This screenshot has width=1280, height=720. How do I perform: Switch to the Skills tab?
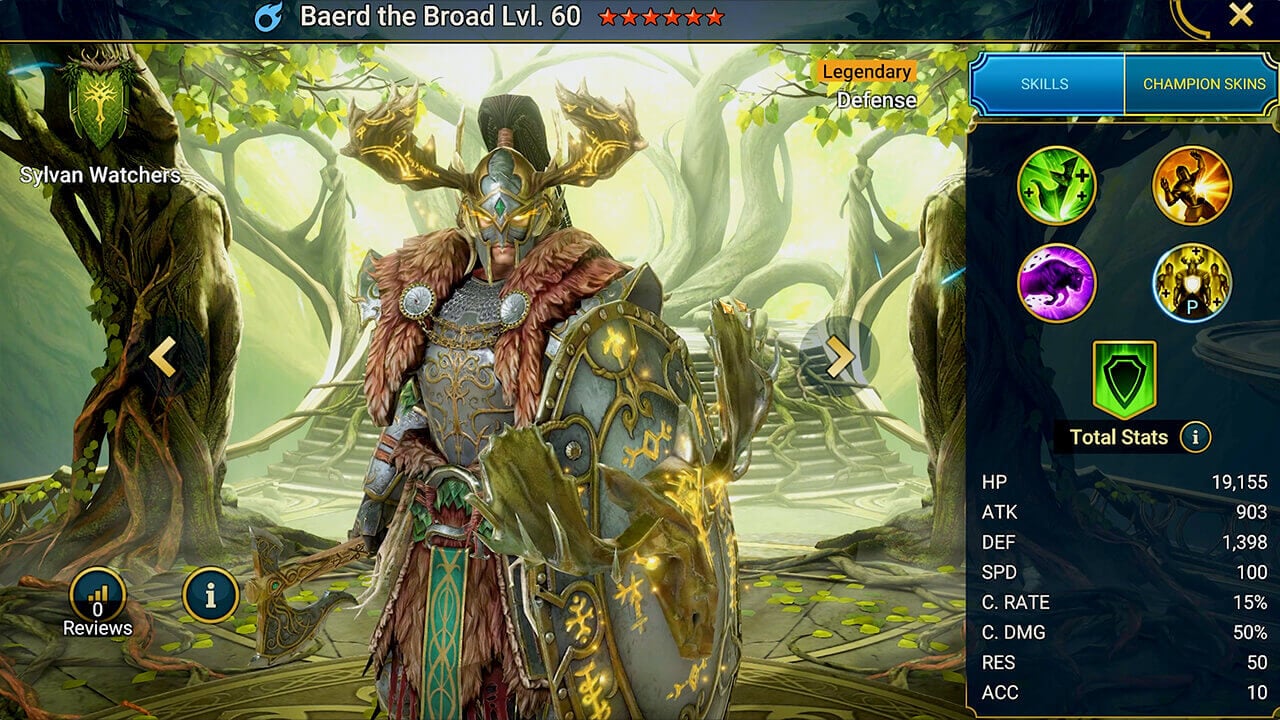pos(1047,84)
